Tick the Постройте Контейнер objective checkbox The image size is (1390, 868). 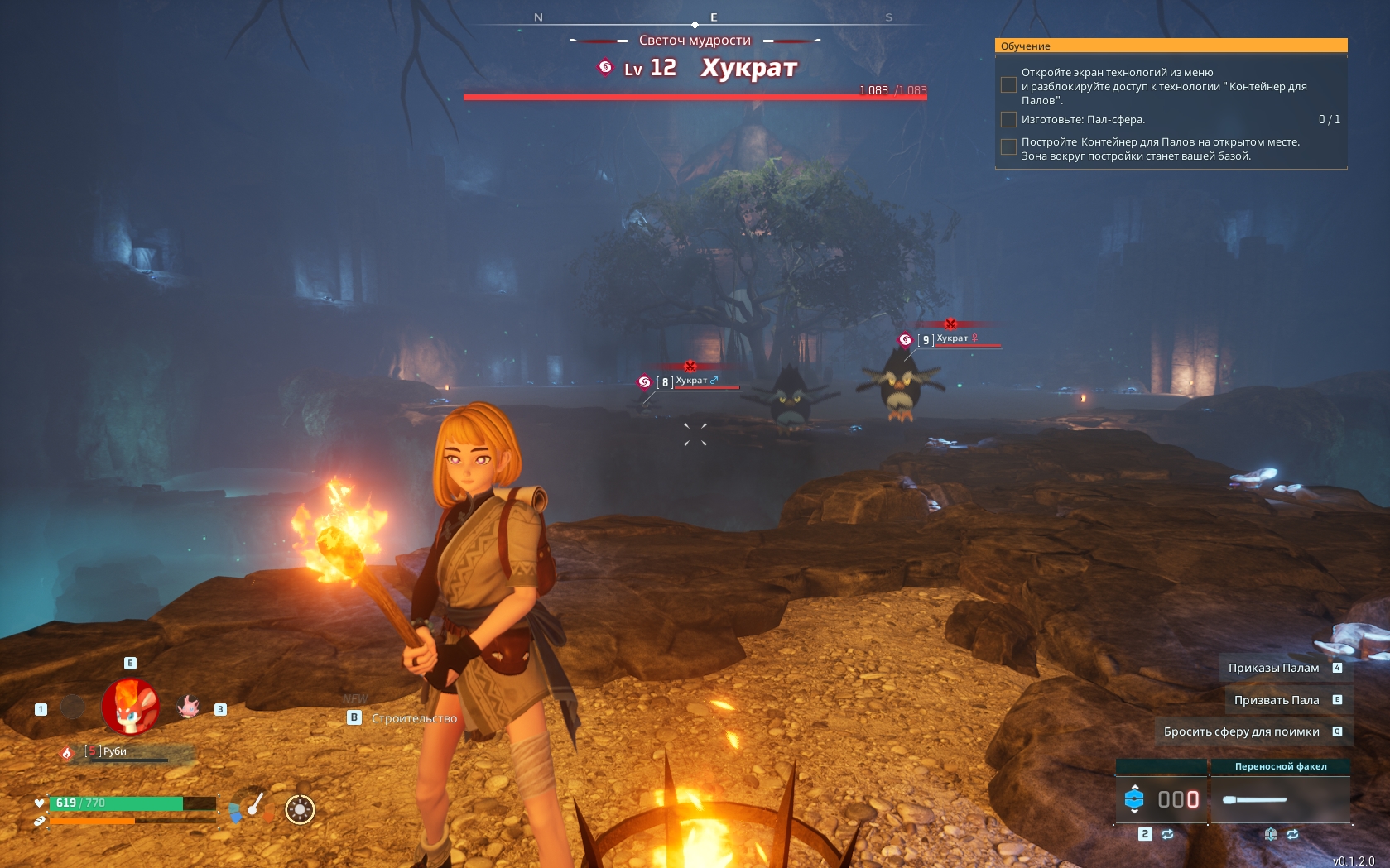1008,147
